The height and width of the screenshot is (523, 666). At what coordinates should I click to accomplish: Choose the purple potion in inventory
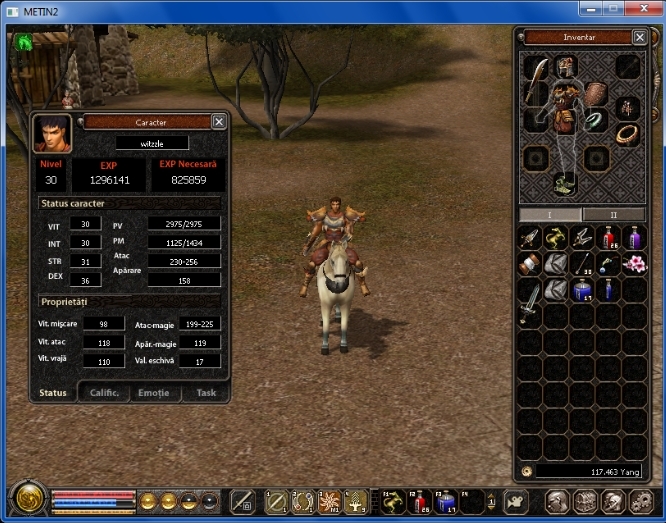[x=632, y=238]
